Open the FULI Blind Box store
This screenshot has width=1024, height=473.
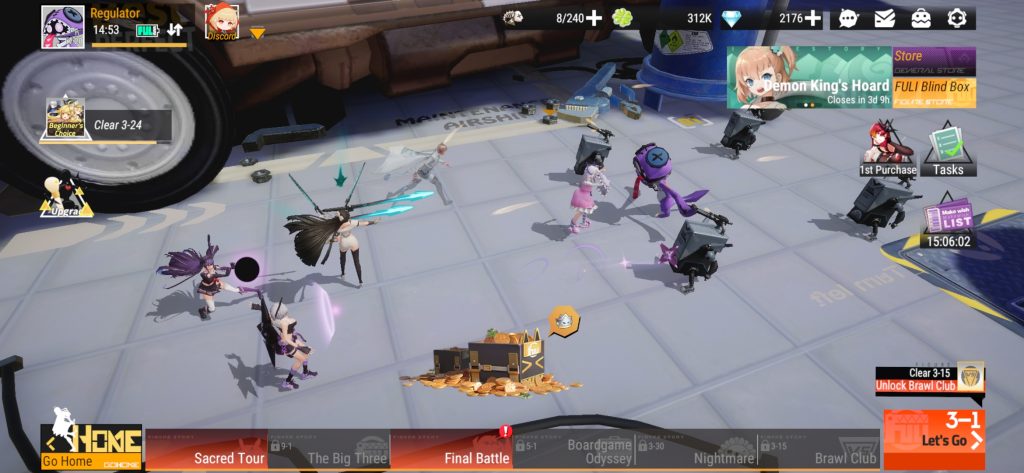[934, 91]
